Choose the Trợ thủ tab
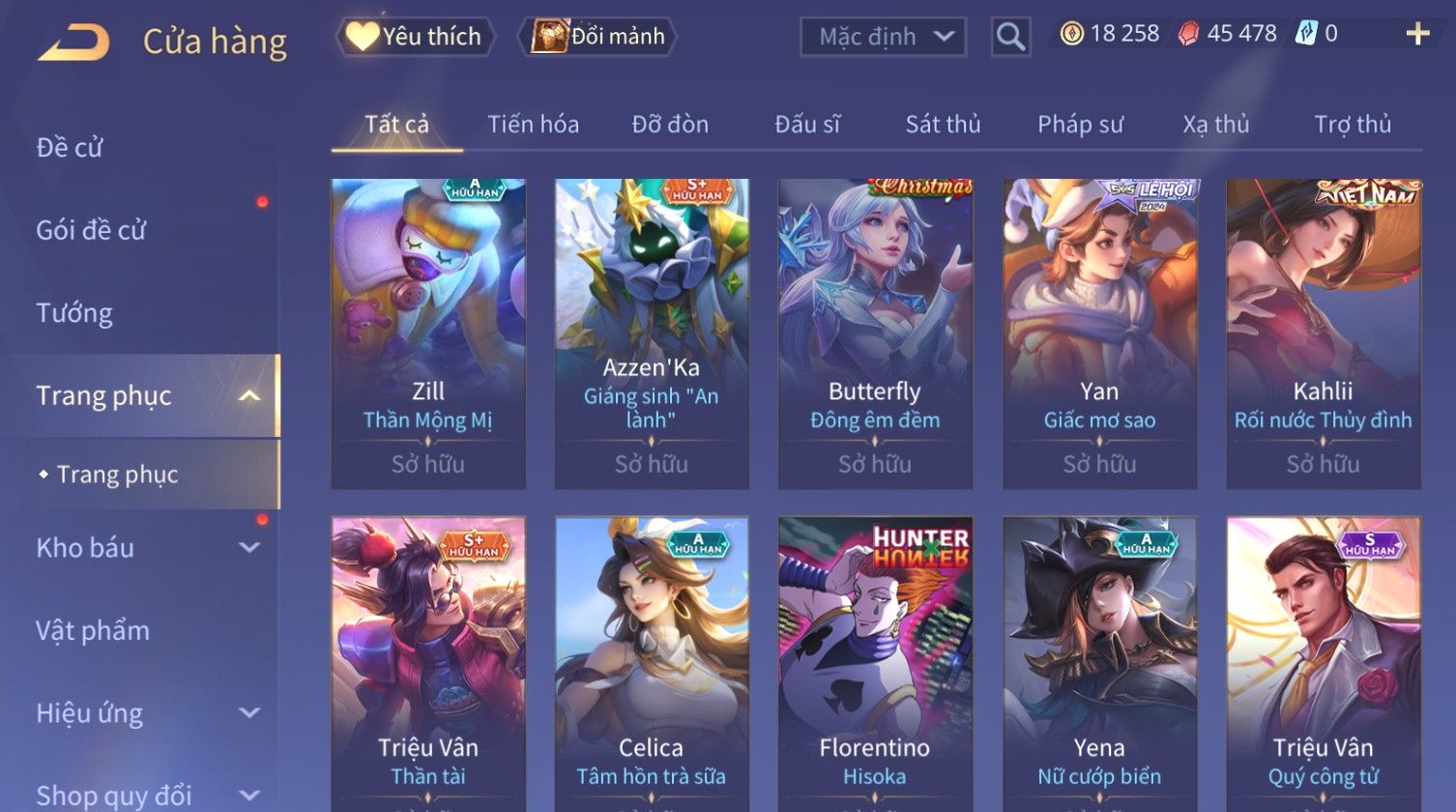 [x=1352, y=124]
